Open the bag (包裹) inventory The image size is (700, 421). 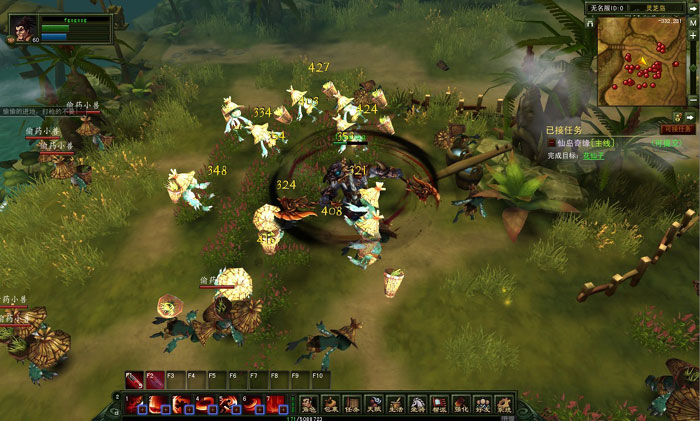[330, 404]
